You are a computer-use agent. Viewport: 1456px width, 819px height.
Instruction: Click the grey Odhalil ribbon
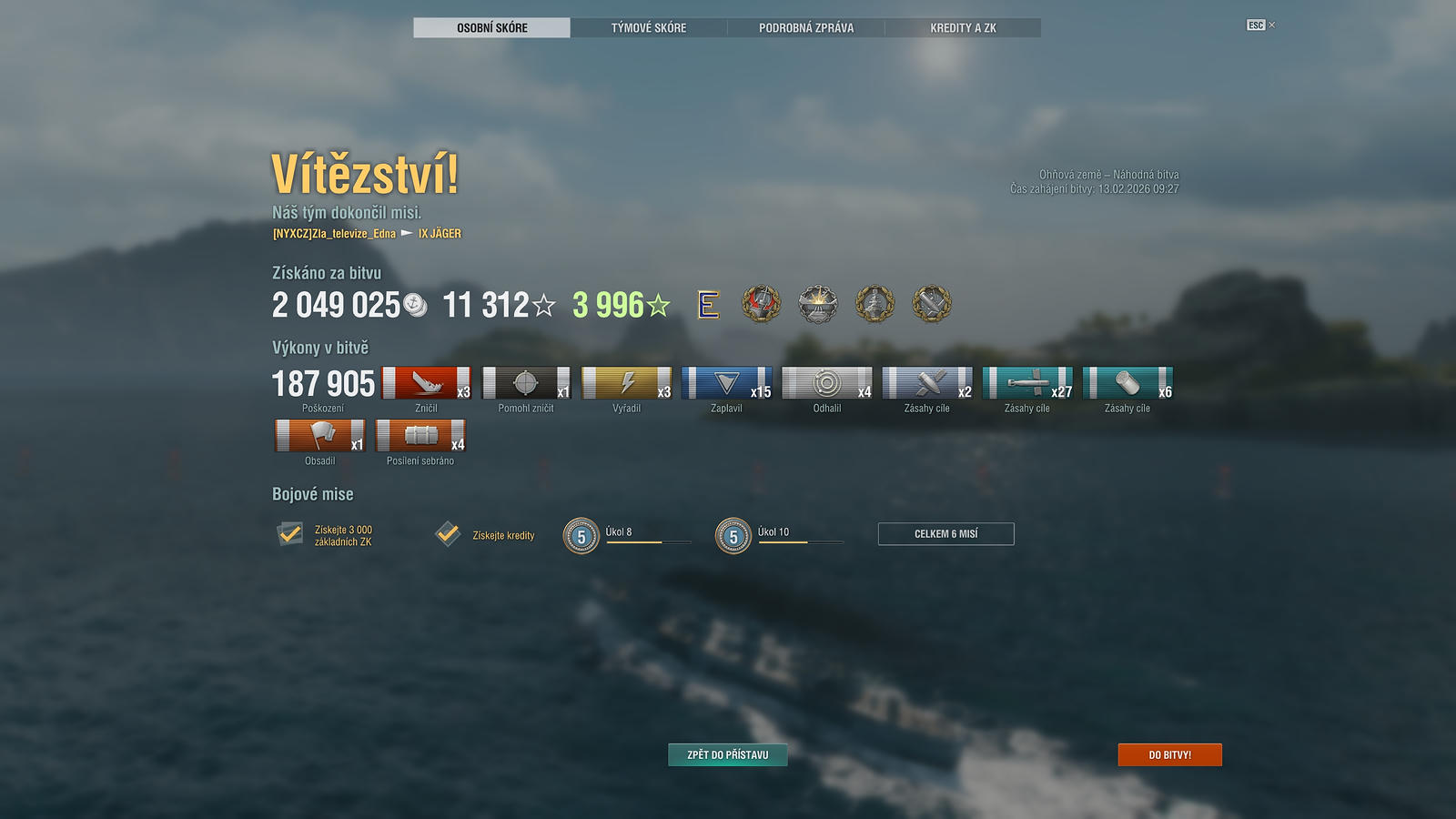click(826, 383)
